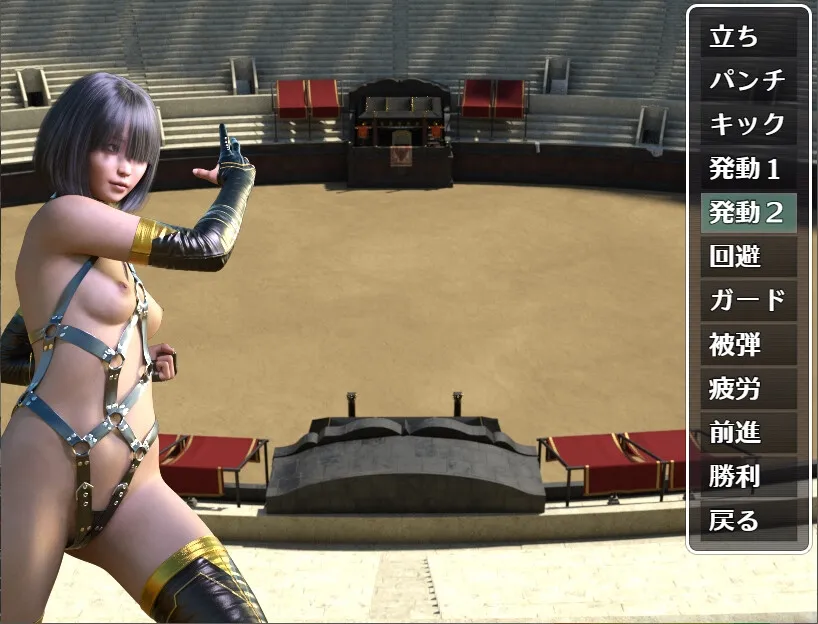
Task: Select the キック animation entry
Action: coord(748,125)
